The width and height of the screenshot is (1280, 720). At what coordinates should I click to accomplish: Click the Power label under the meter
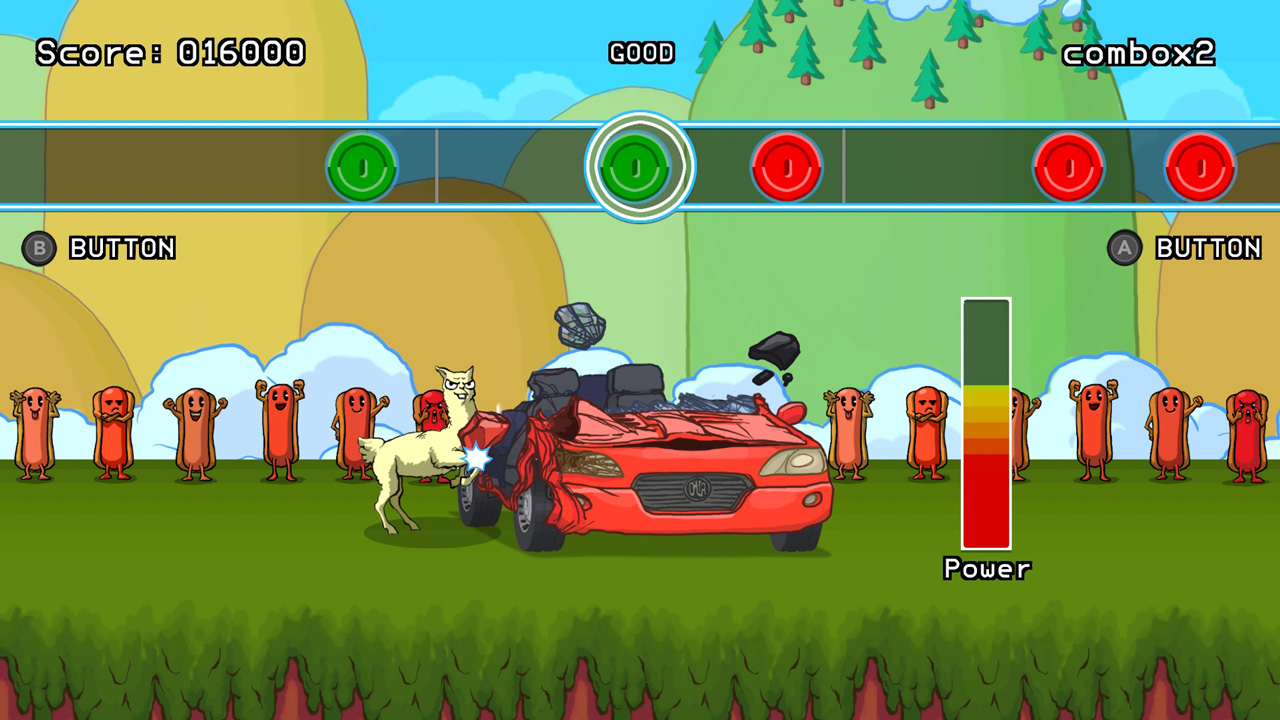click(x=987, y=569)
